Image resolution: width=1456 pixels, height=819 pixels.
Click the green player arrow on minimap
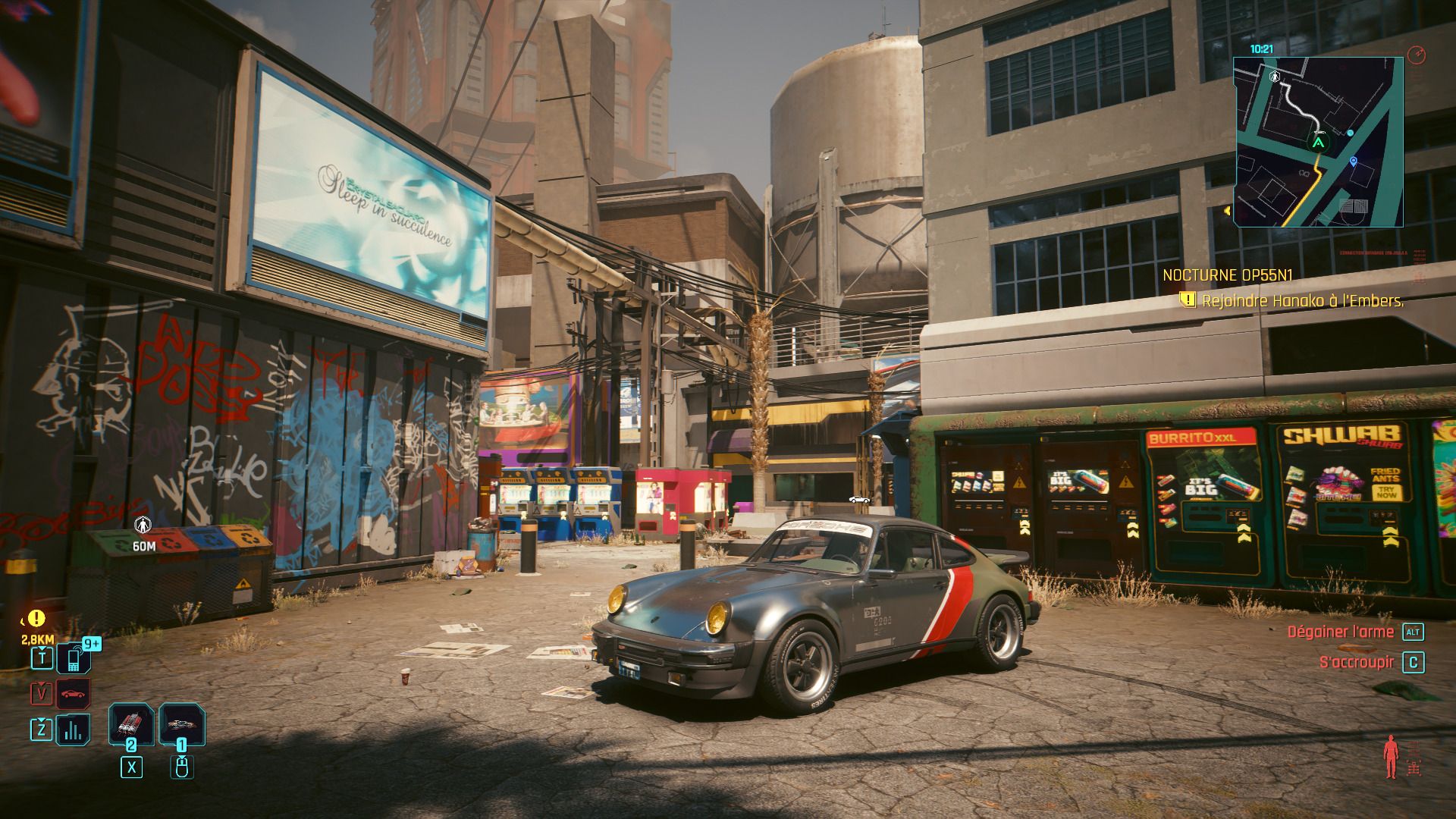pos(1318,142)
